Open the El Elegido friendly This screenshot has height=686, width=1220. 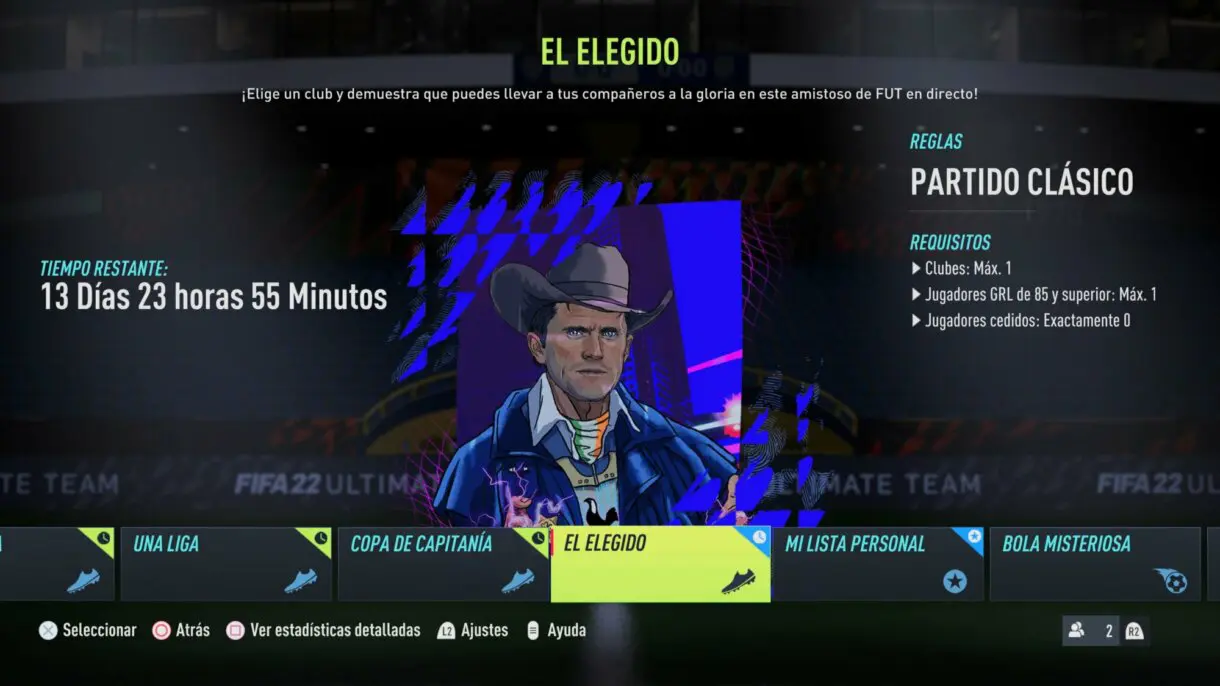pyautogui.click(x=660, y=564)
